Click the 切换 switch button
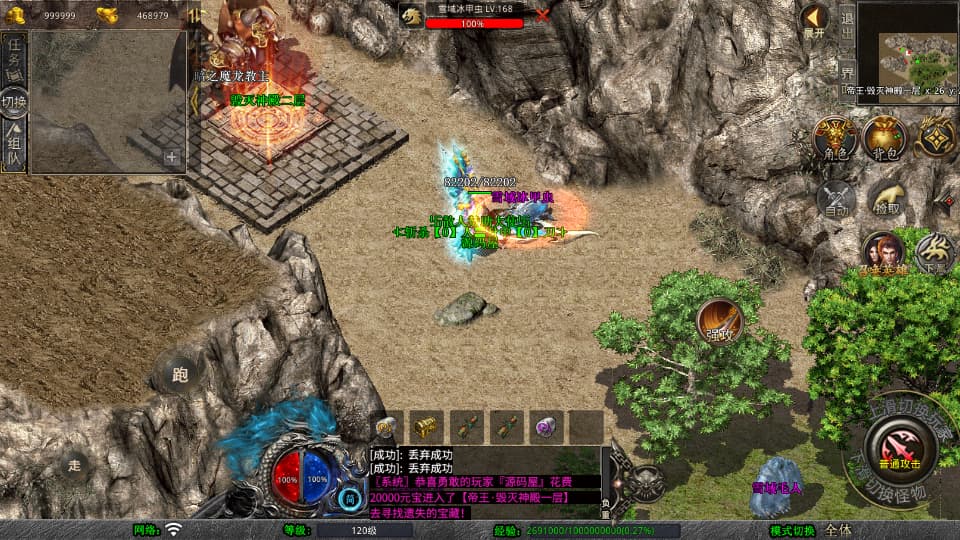The image size is (960, 540). tap(14, 101)
